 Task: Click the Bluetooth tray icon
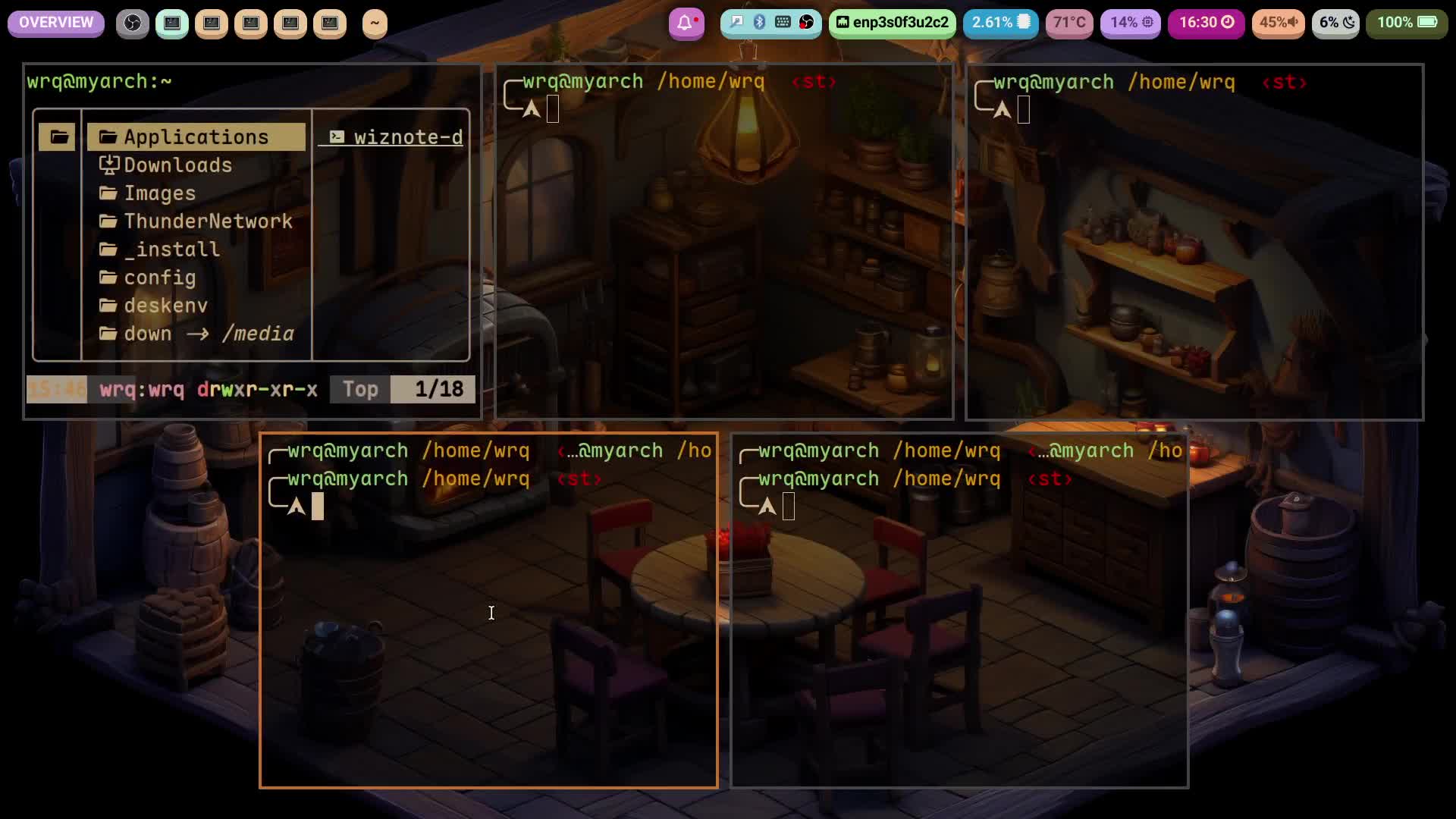759,23
